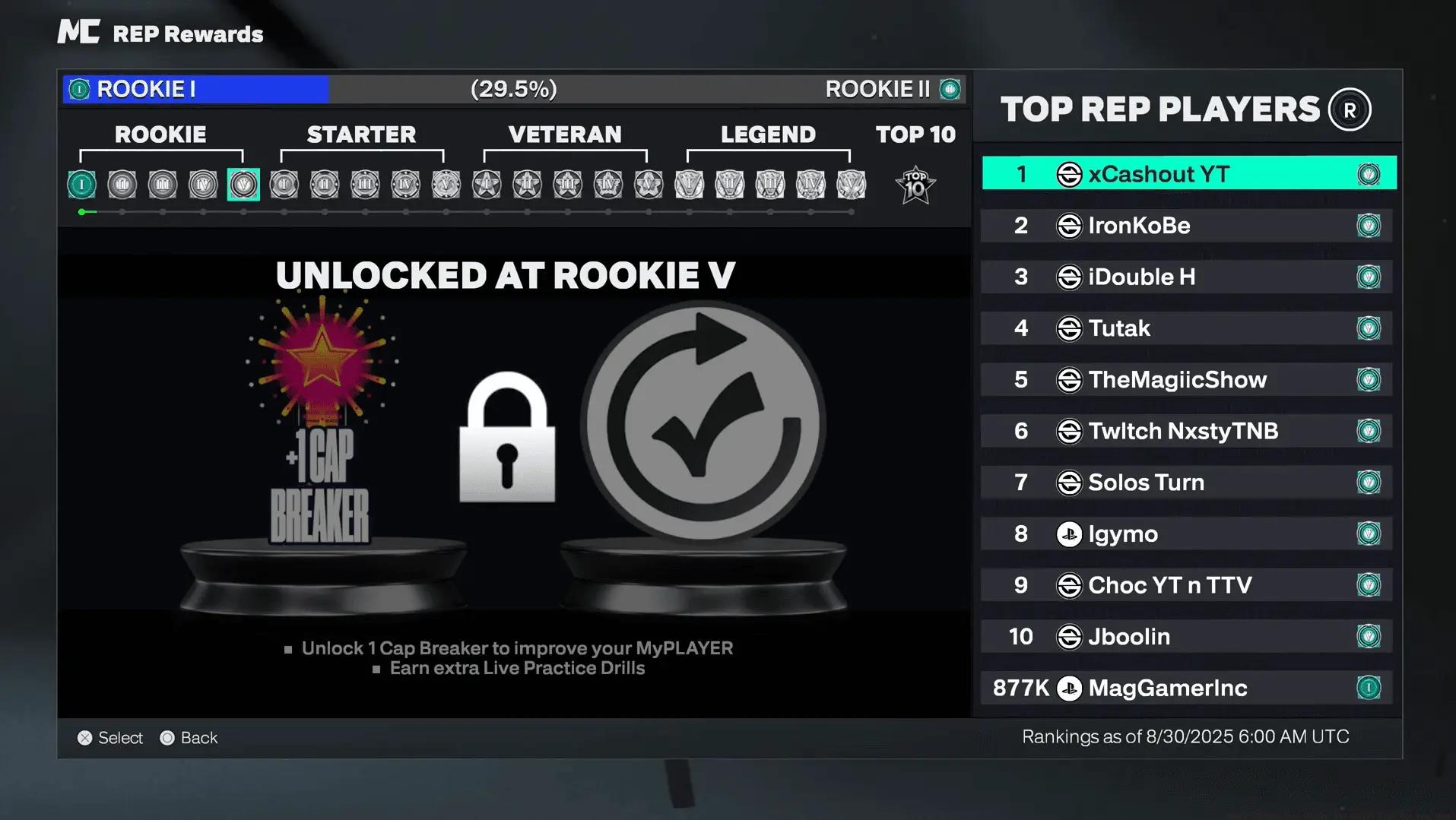Select the Legend I shield badge

(690, 185)
